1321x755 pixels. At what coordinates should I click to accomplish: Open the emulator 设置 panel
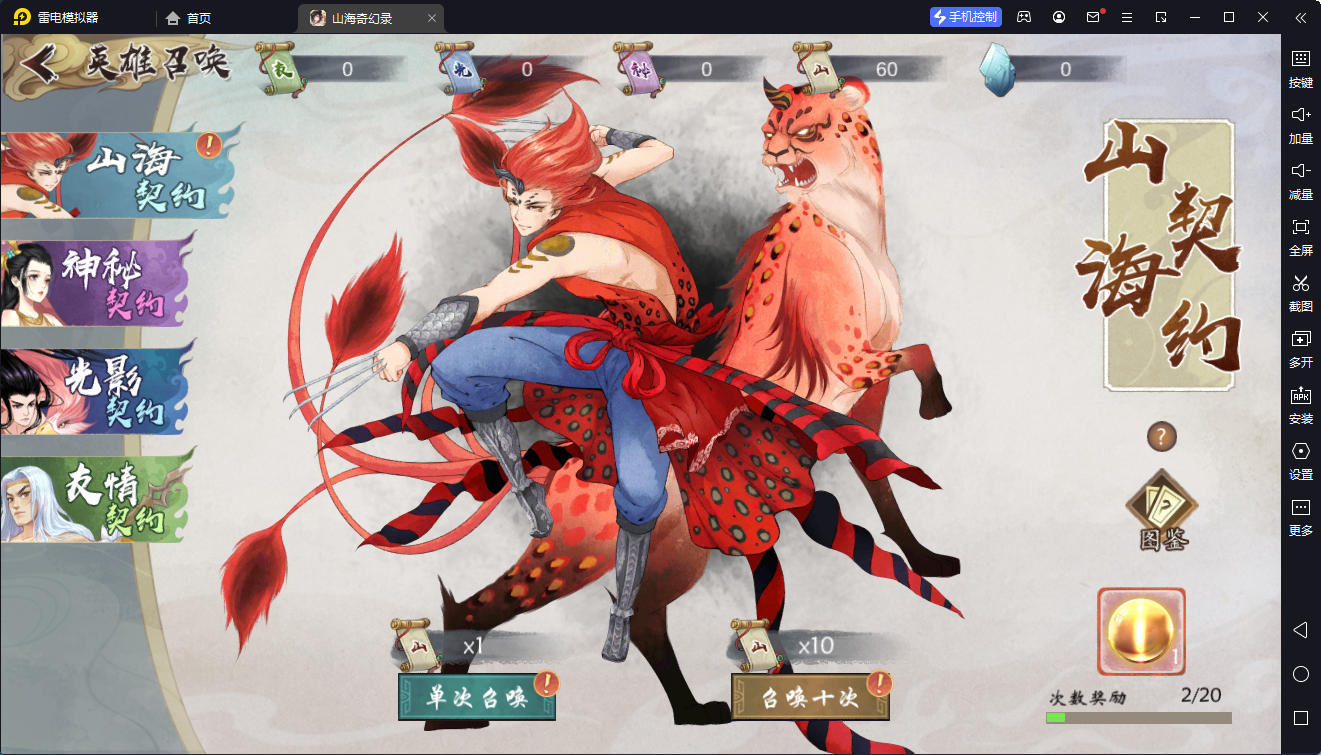[x=1300, y=460]
